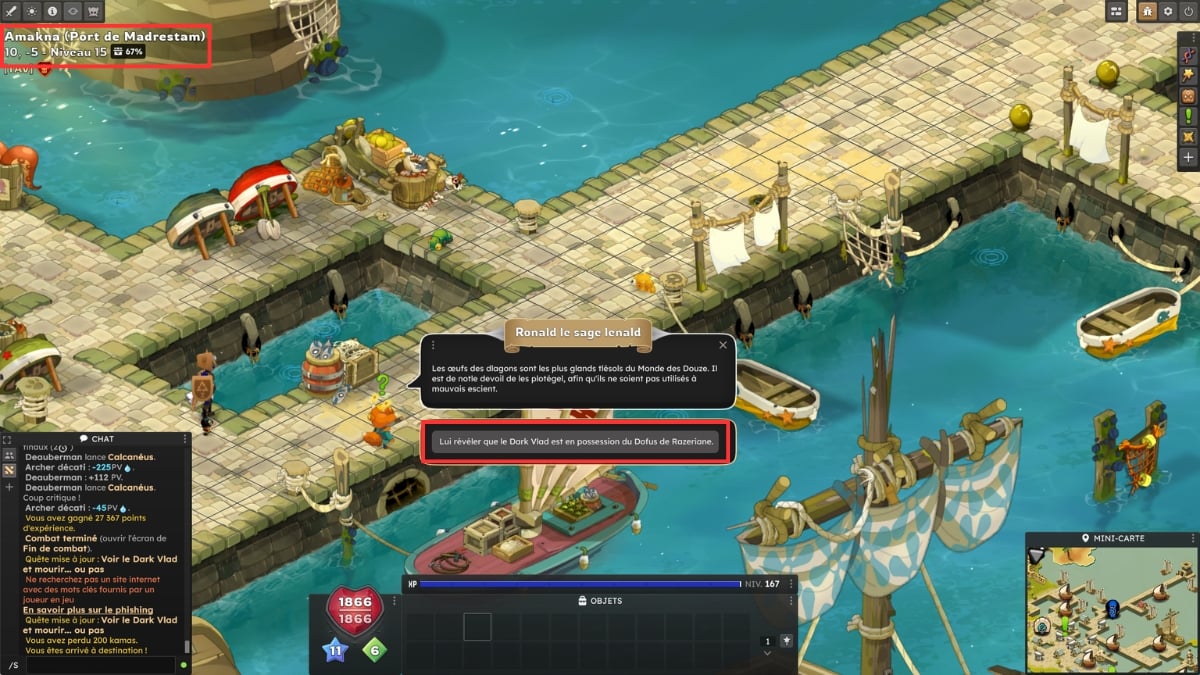Add a shortcut with the plus button
This screenshot has width=1200, height=675.
1188,157
